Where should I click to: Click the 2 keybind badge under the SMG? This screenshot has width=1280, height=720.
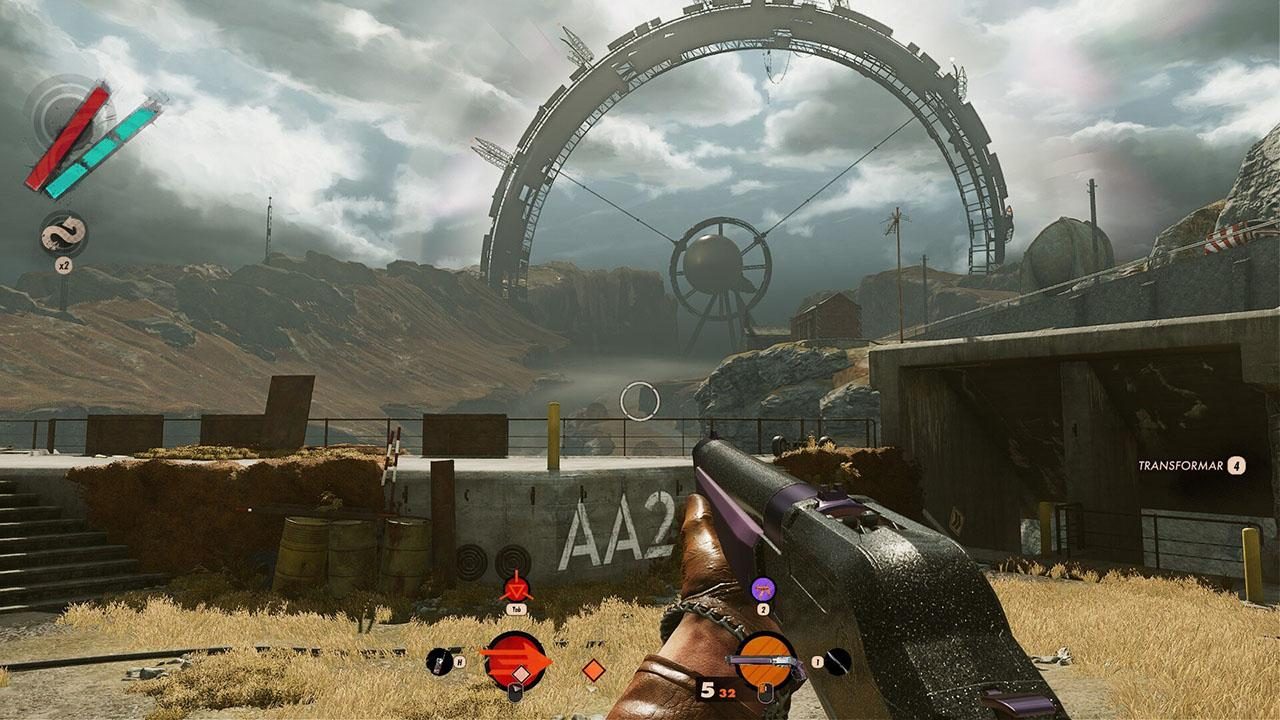(x=762, y=609)
